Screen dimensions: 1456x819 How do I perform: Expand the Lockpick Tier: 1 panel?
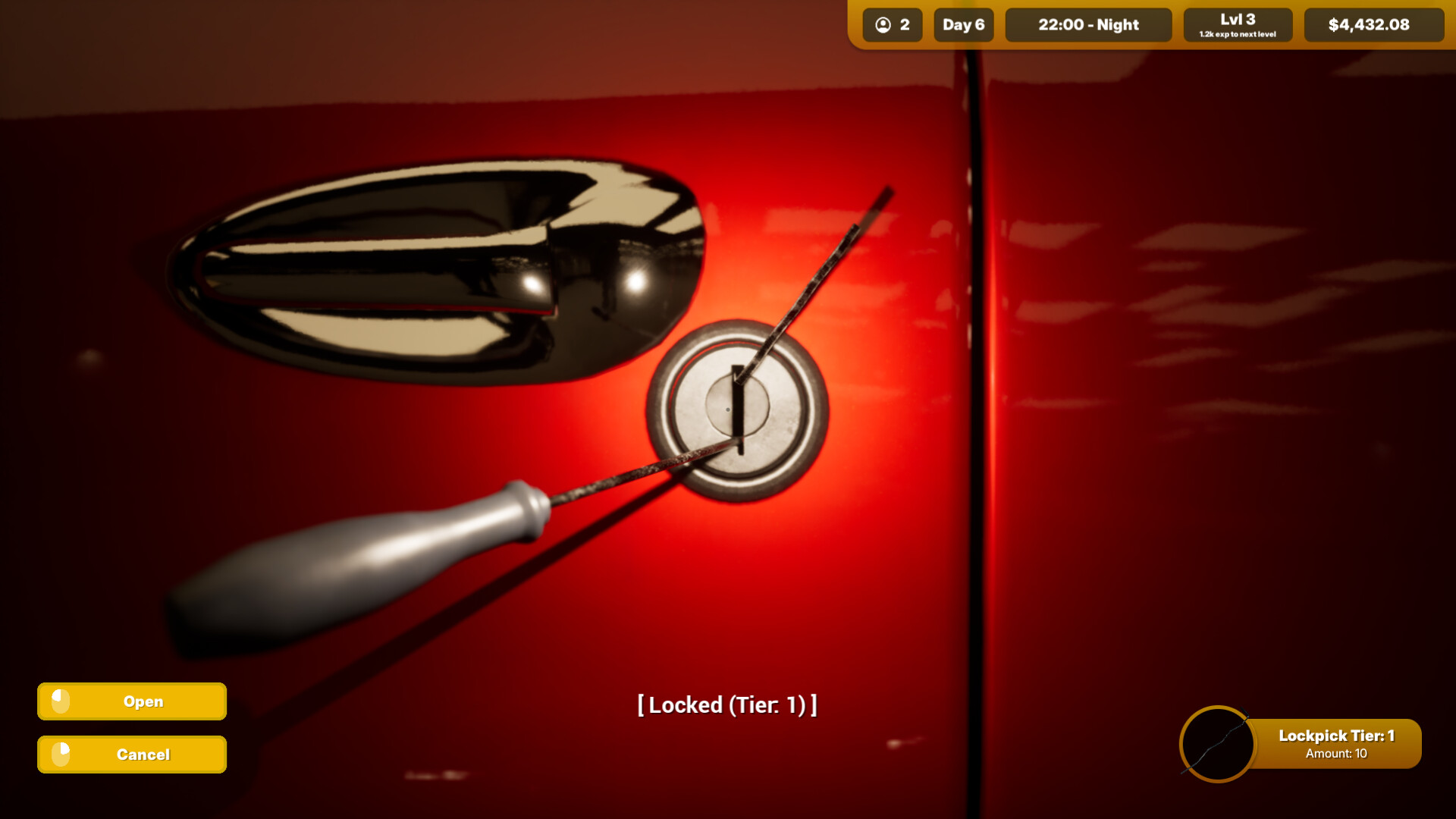tap(1337, 735)
